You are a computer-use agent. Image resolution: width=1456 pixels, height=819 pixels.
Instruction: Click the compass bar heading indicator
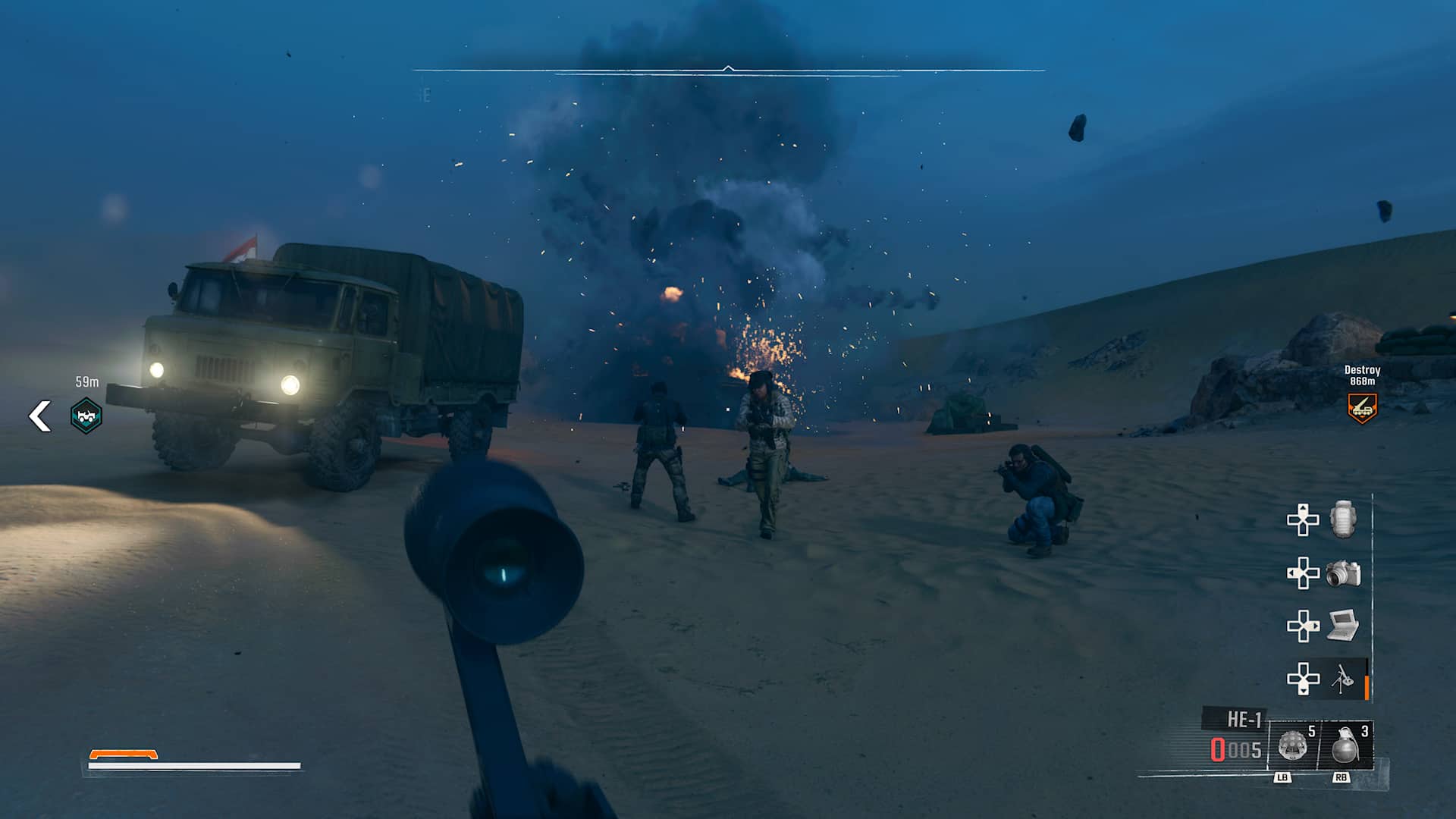728,70
